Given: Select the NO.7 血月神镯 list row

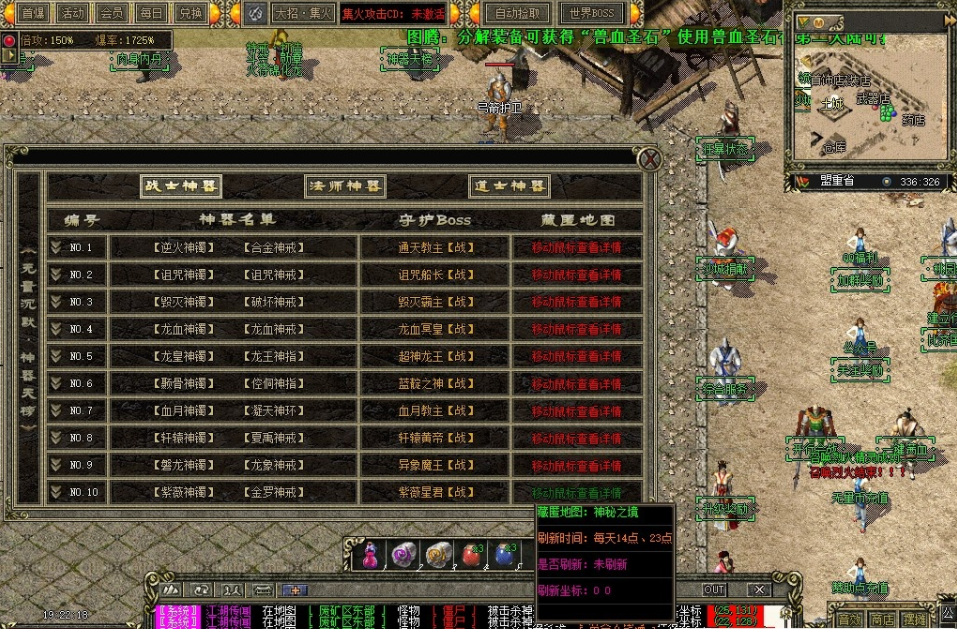Looking at the screenshot, I should click(x=232, y=411).
